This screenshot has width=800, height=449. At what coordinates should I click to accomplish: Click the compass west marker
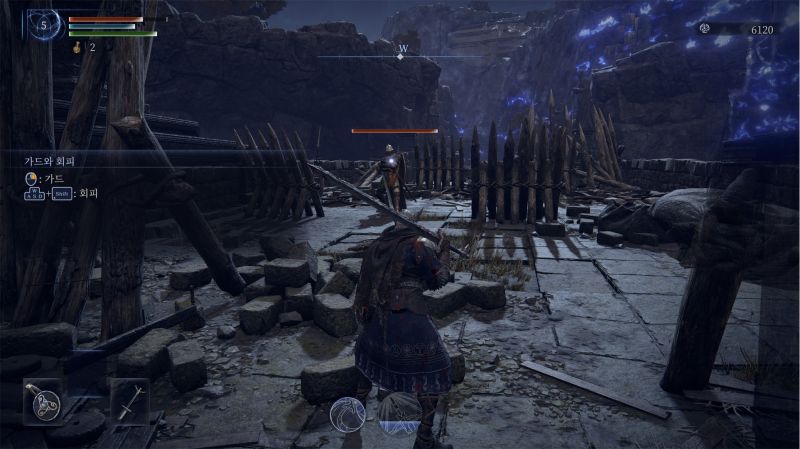click(x=402, y=50)
